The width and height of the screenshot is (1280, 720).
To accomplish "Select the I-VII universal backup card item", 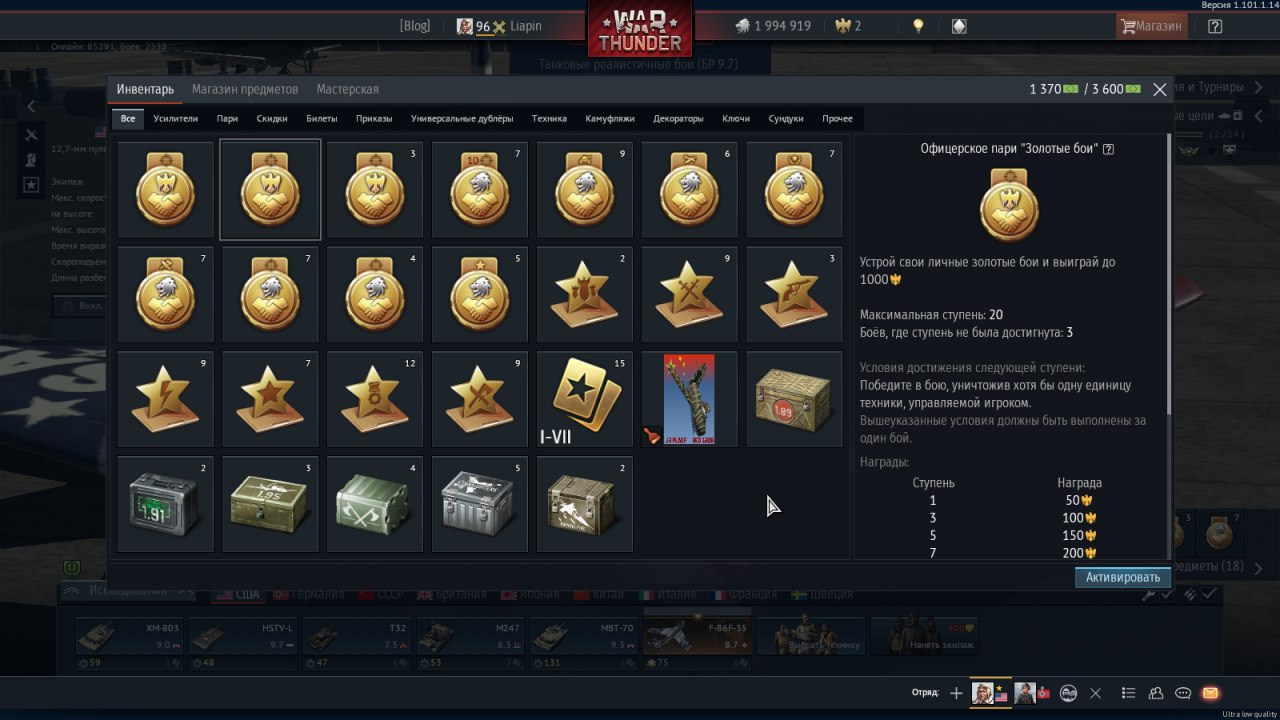I will 585,399.
